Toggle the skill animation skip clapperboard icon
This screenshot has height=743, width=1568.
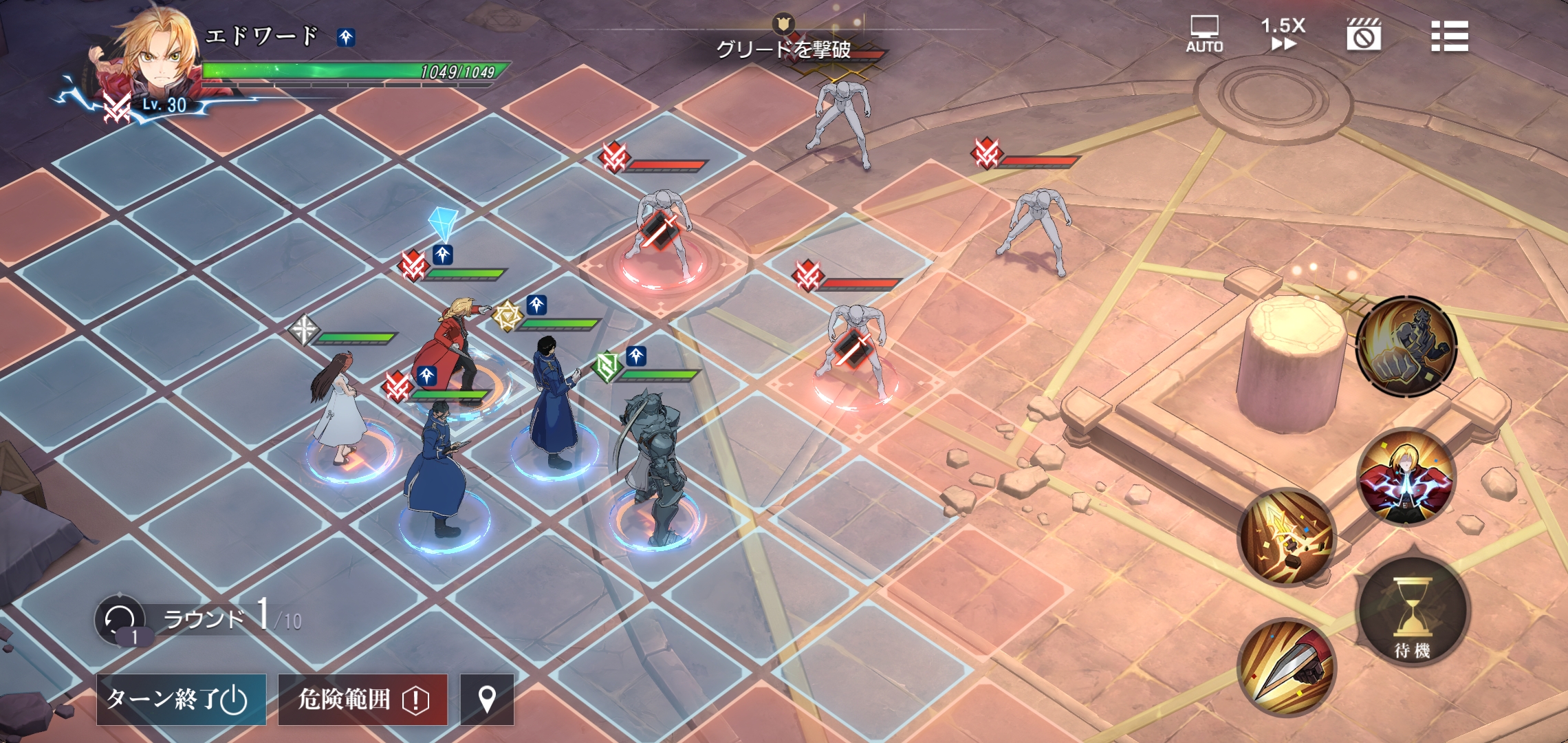point(1364,34)
